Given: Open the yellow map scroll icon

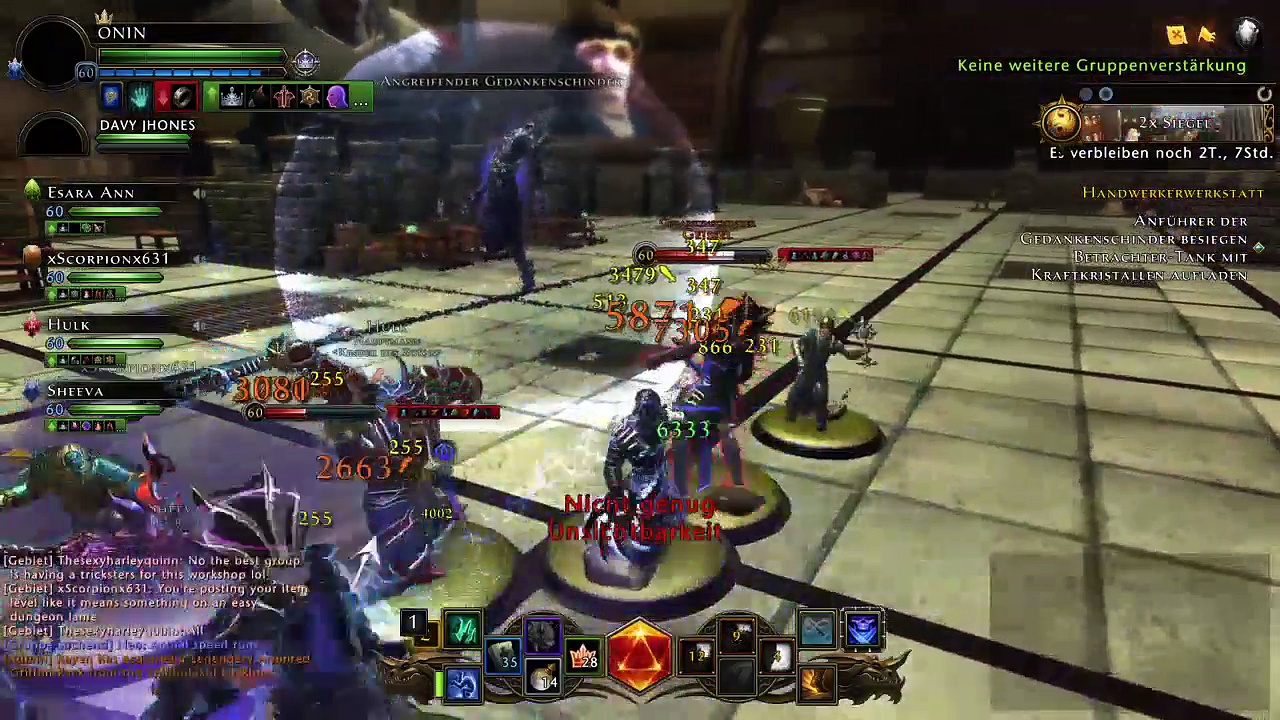Looking at the screenshot, I should 1177,35.
